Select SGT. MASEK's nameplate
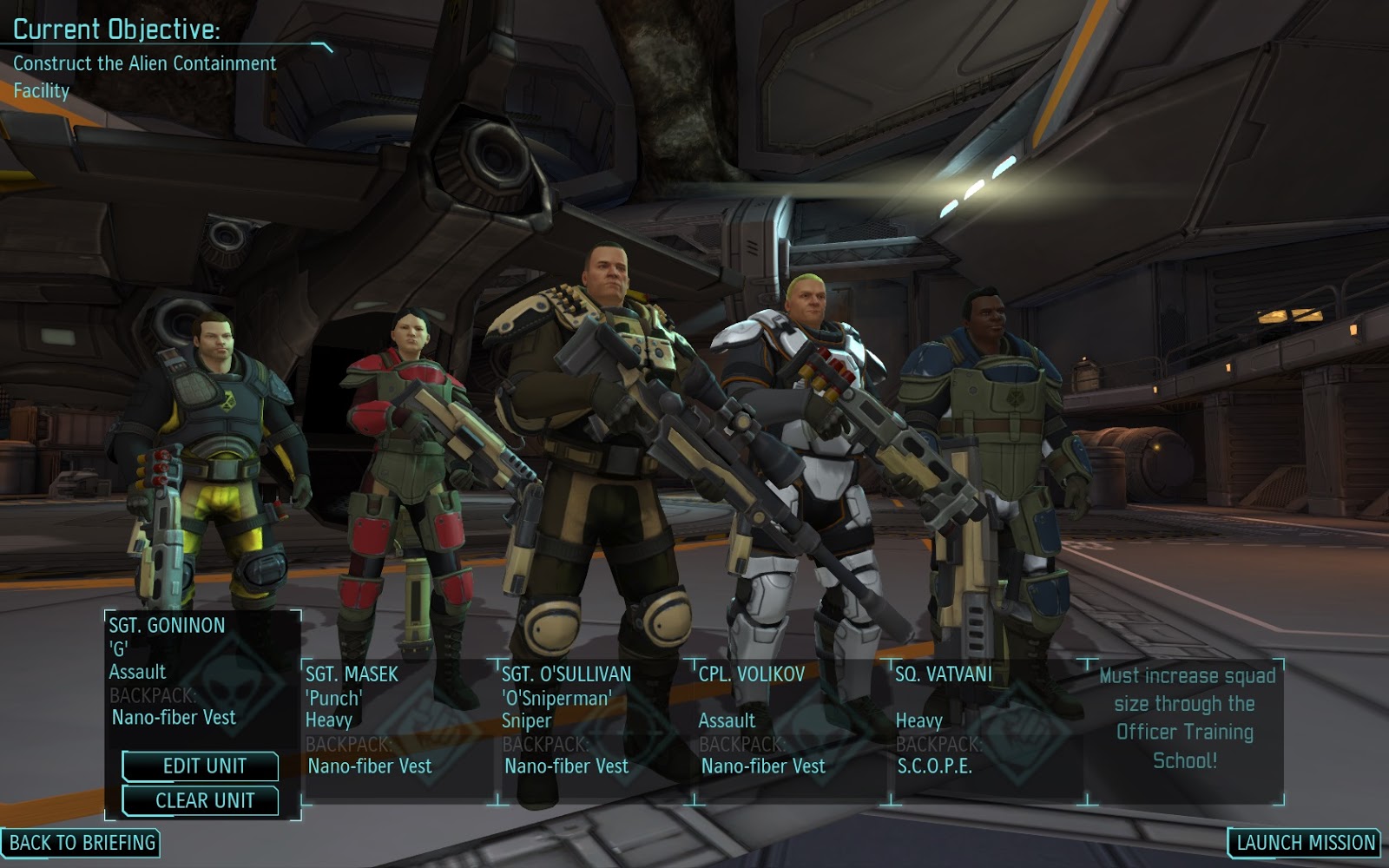 pos(352,672)
